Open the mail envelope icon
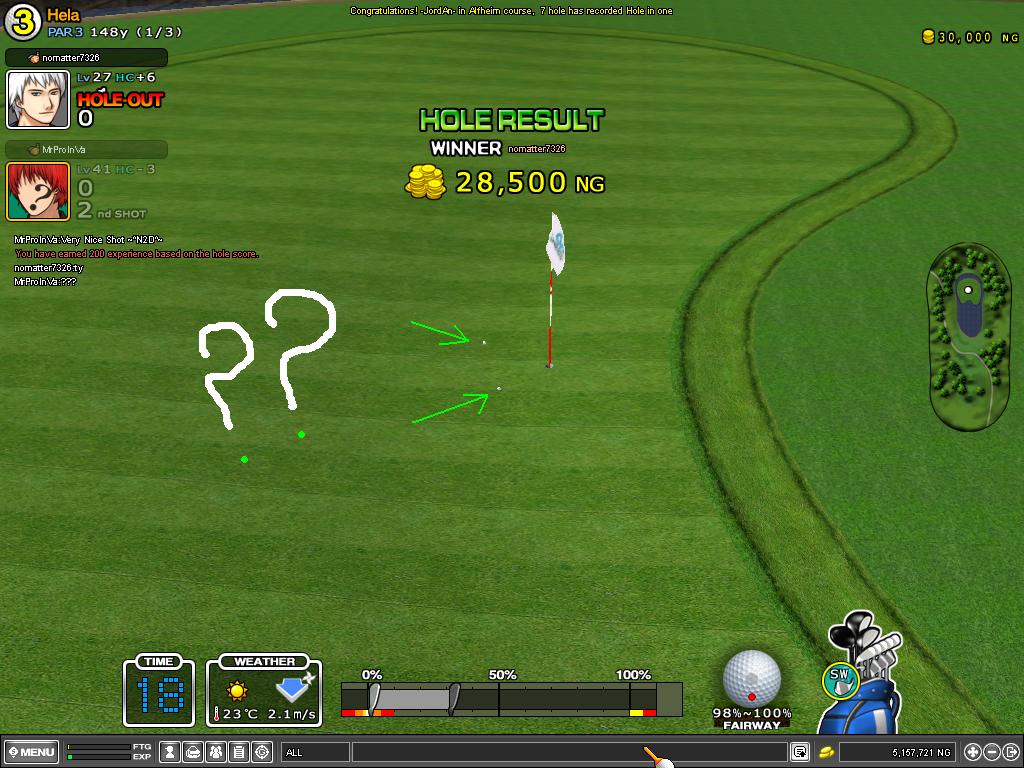The width and height of the screenshot is (1024, 768). [193, 752]
